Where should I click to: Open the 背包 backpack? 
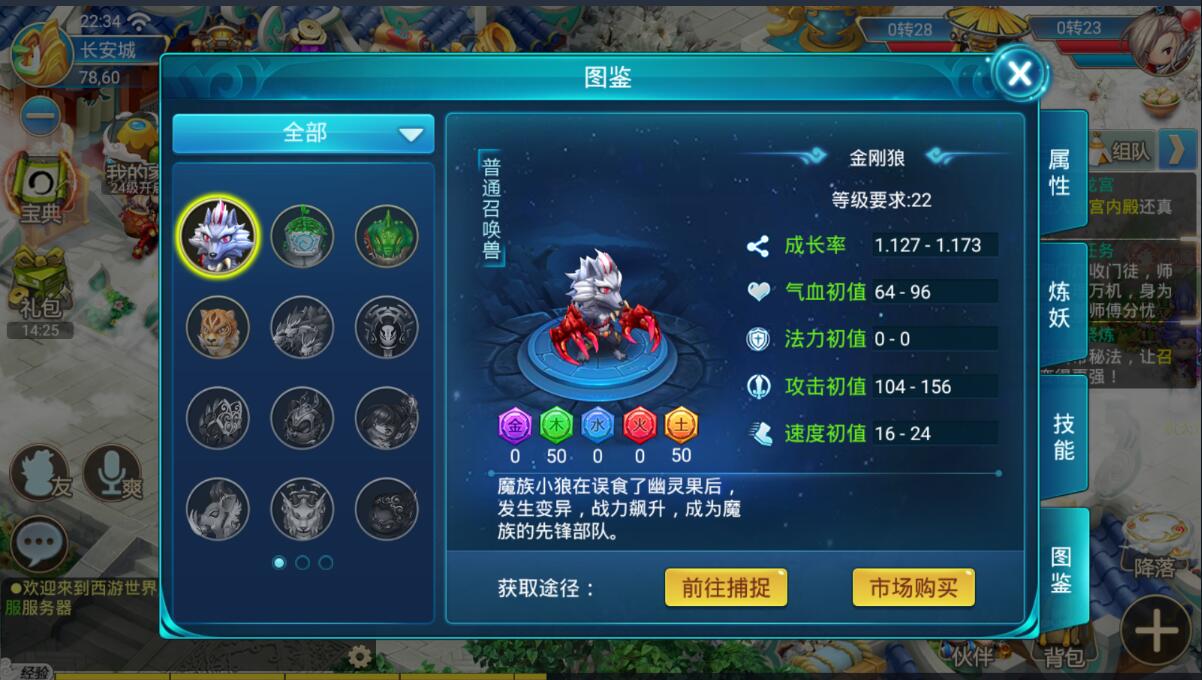point(1064,657)
